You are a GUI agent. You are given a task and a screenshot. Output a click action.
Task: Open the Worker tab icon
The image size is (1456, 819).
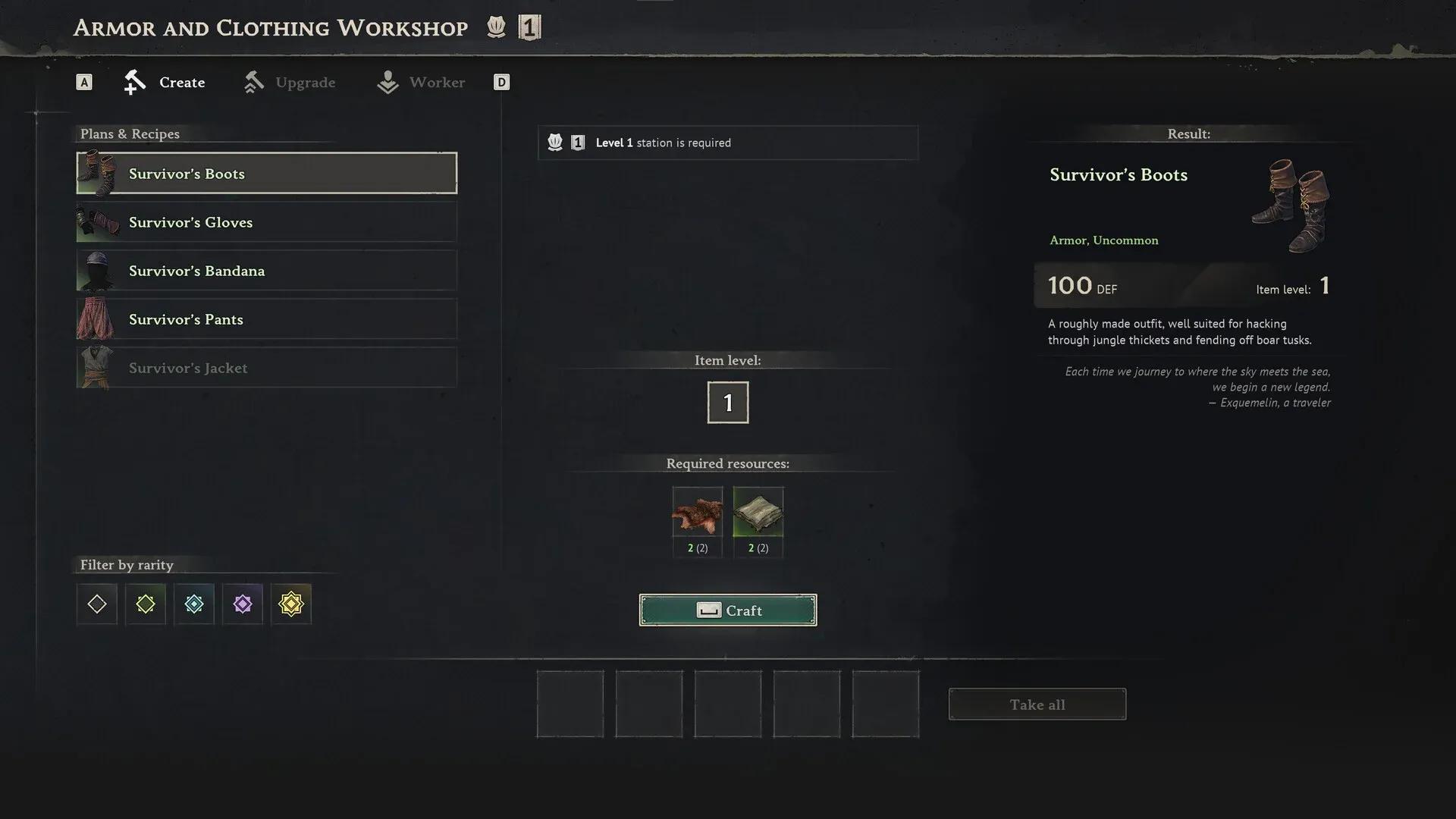click(387, 82)
